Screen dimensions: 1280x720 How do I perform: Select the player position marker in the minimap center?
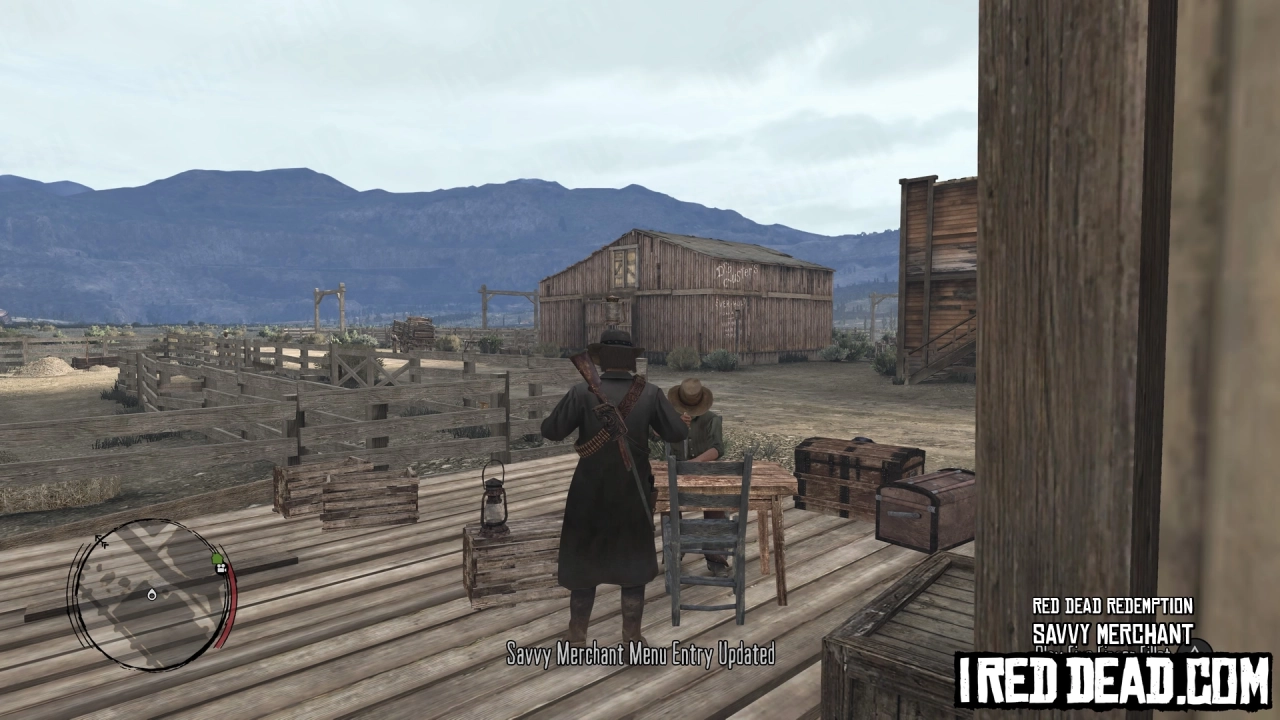coord(151,594)
